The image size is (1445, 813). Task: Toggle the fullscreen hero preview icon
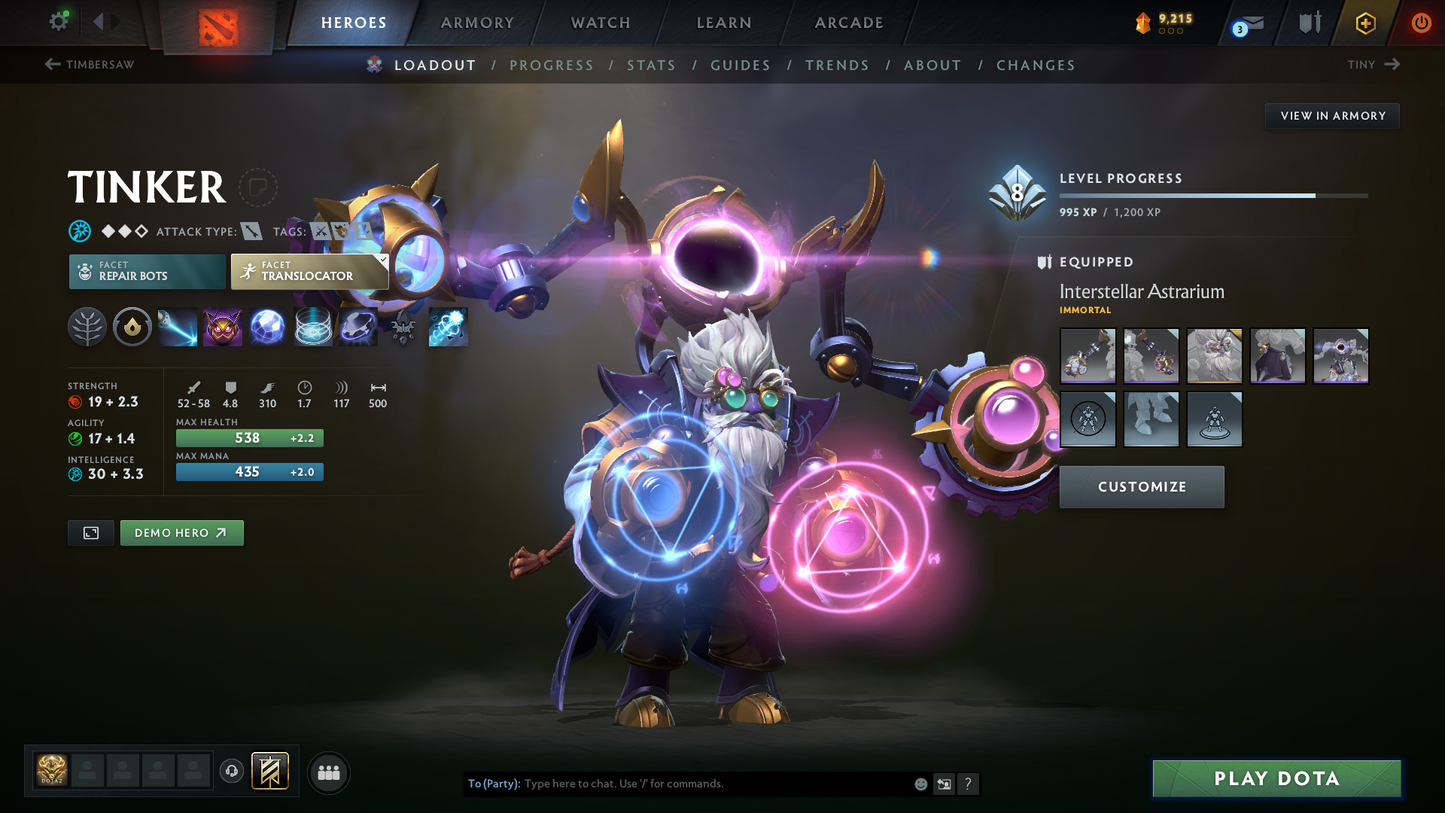(90, 532)
